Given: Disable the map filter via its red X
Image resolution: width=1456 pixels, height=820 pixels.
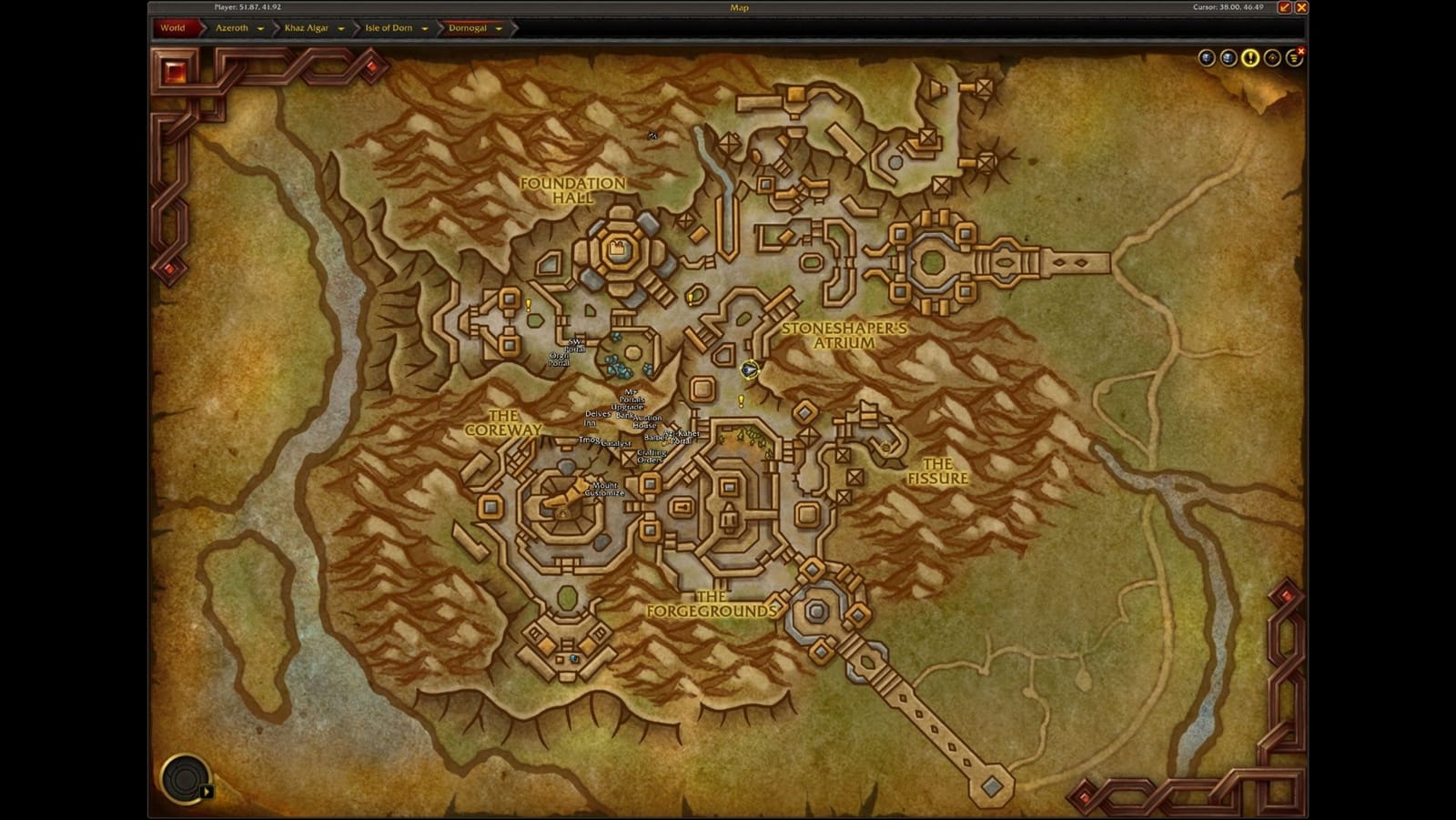Looking at the screenshot, I should (x=1302, y=50).
